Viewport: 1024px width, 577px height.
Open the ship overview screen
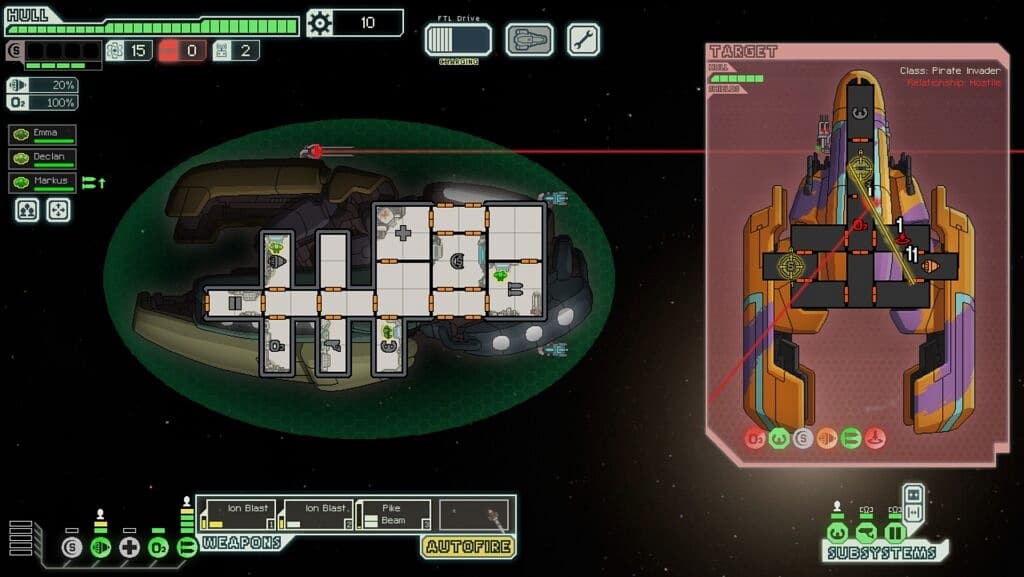(x=529, y=40)
